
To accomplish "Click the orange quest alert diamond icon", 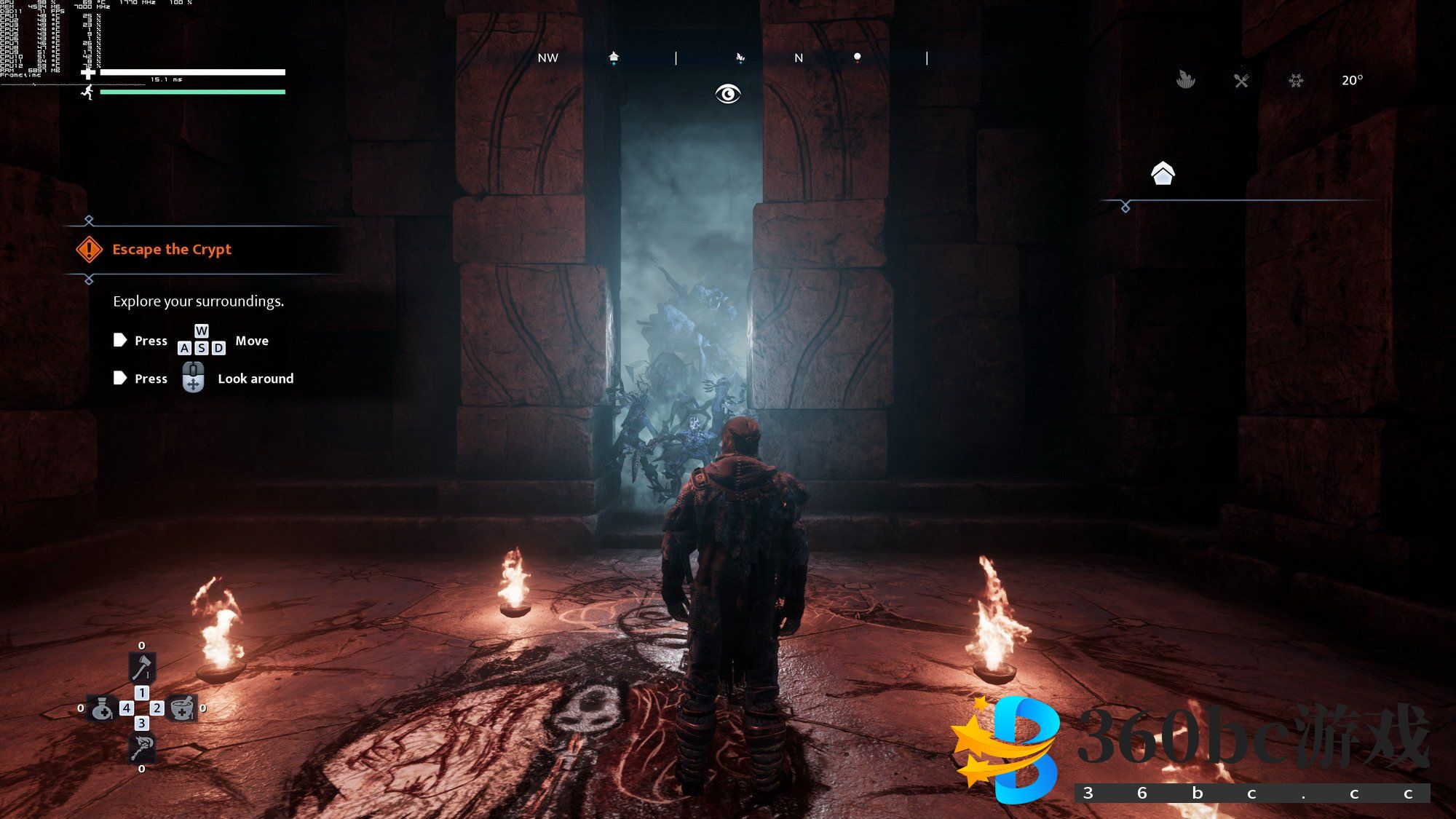I will pos(89,250).
